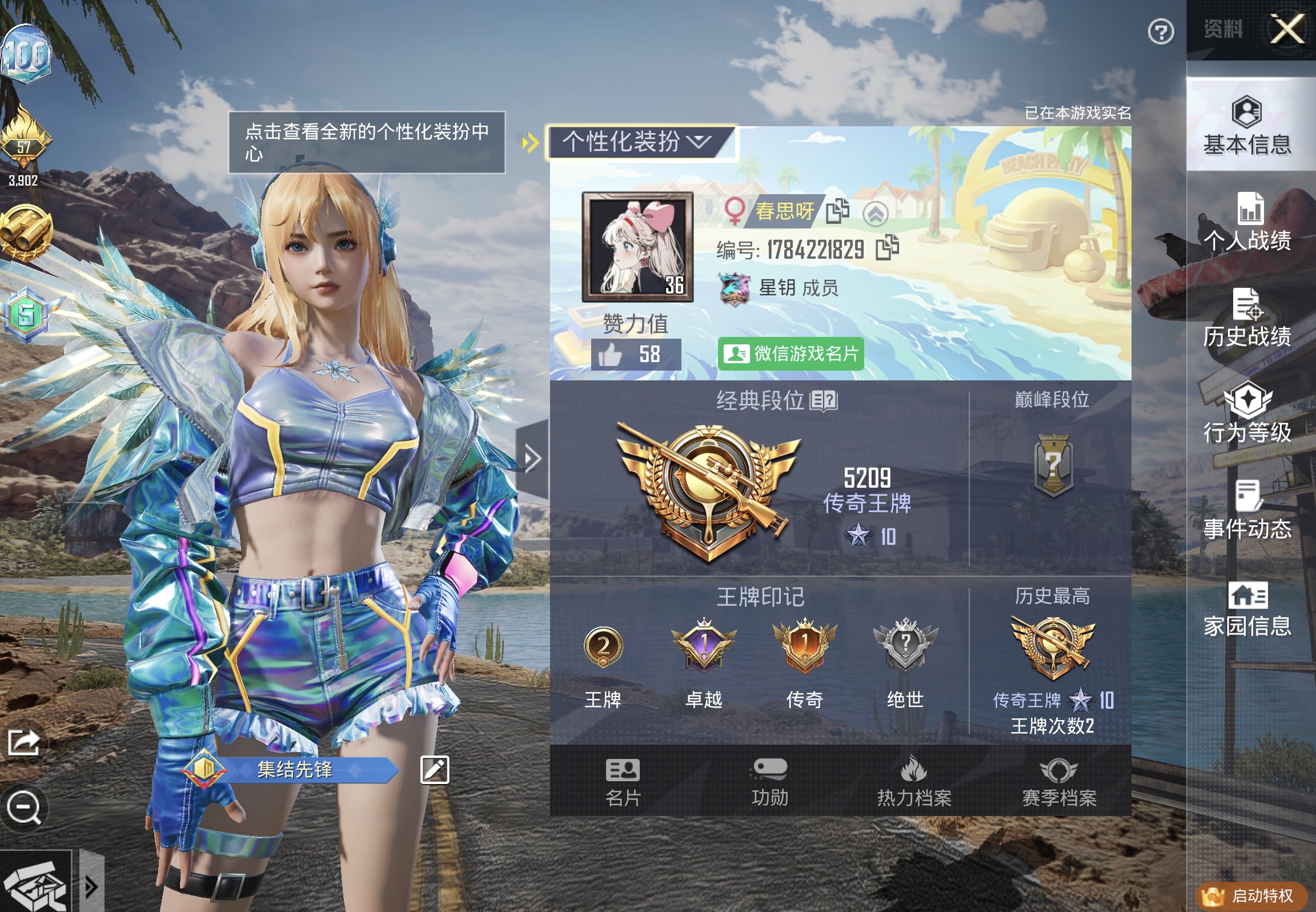Collapse the character panel with side chevron
Image resolution: width=1316 pixels, height=912 pixels.
532,457
